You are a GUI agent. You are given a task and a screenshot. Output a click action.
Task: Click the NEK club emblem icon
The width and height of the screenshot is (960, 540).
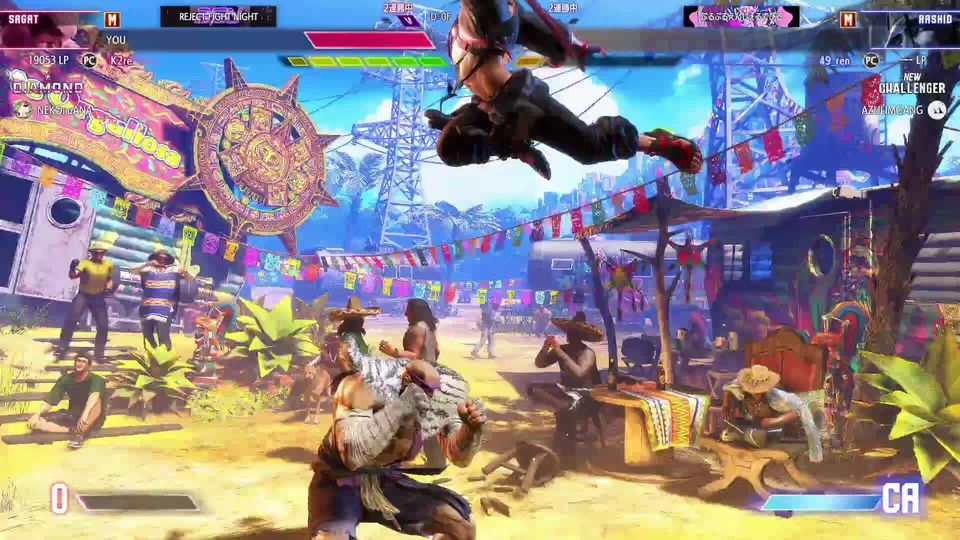click(x=22, y=110)
